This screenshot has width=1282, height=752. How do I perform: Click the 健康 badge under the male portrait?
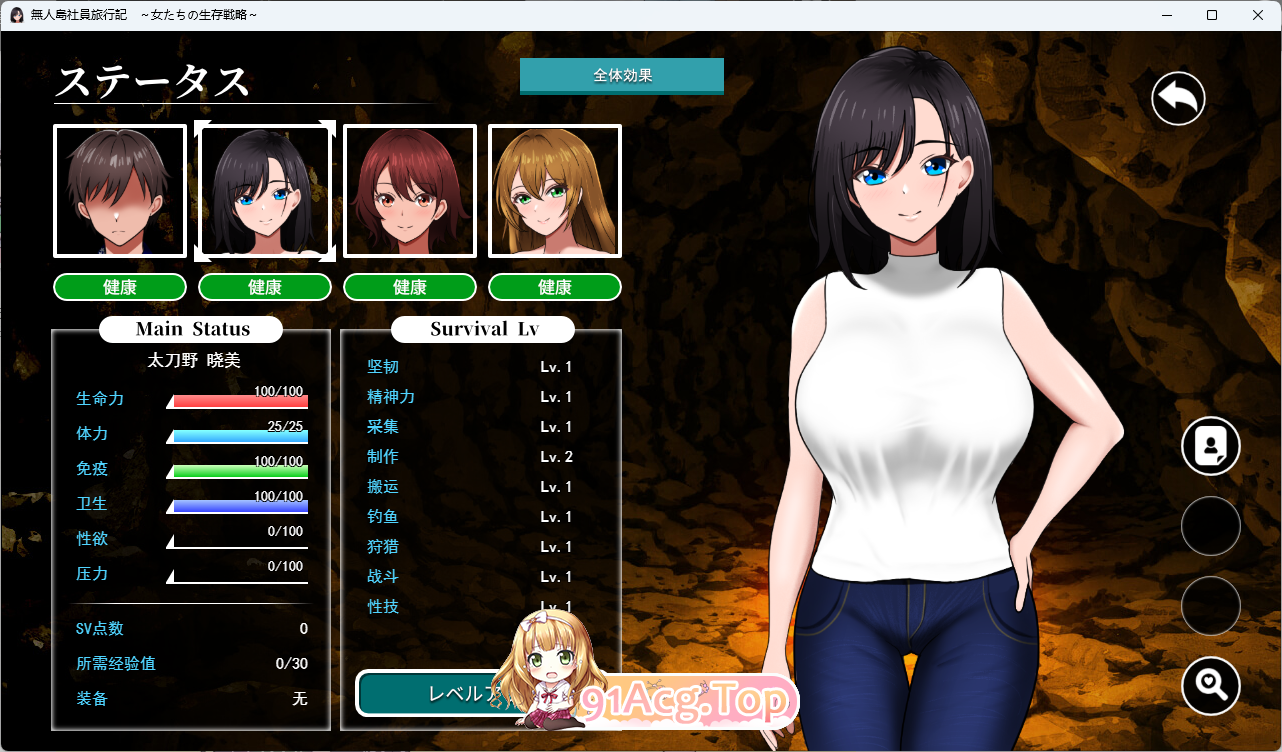119,287
